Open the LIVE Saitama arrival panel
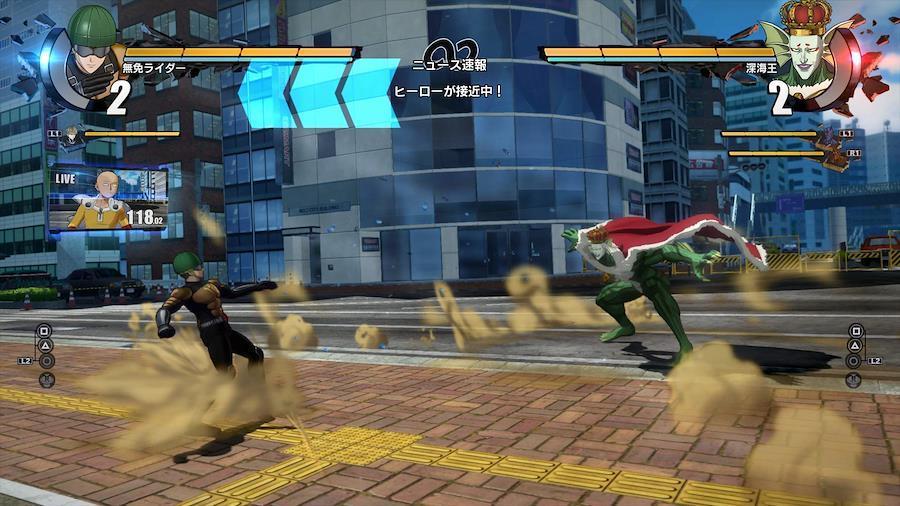 click(108, 200)
